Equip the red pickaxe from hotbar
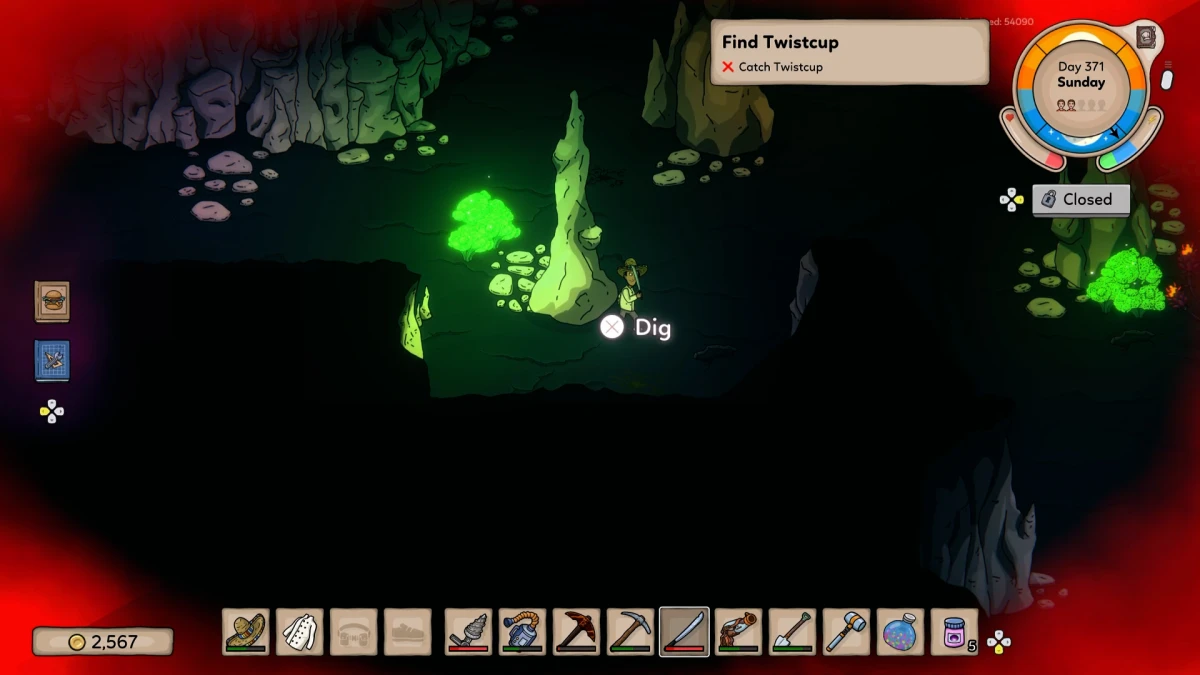 (x=577, y=632)
